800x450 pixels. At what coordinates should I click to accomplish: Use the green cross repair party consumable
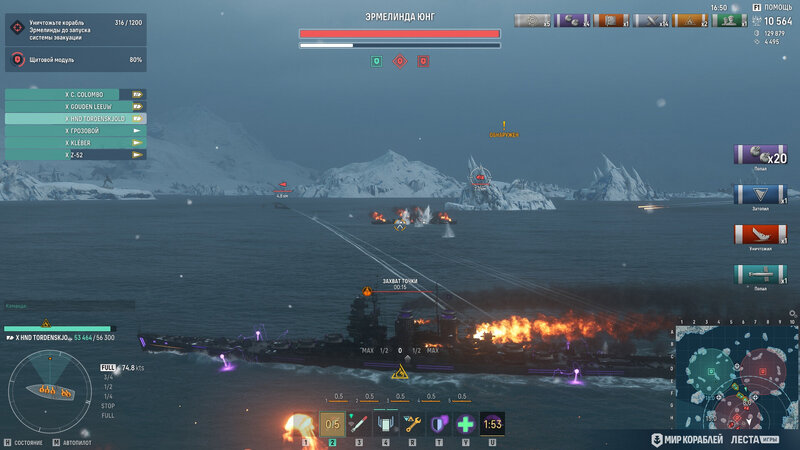pyautogui.click(x=466, y=424)
